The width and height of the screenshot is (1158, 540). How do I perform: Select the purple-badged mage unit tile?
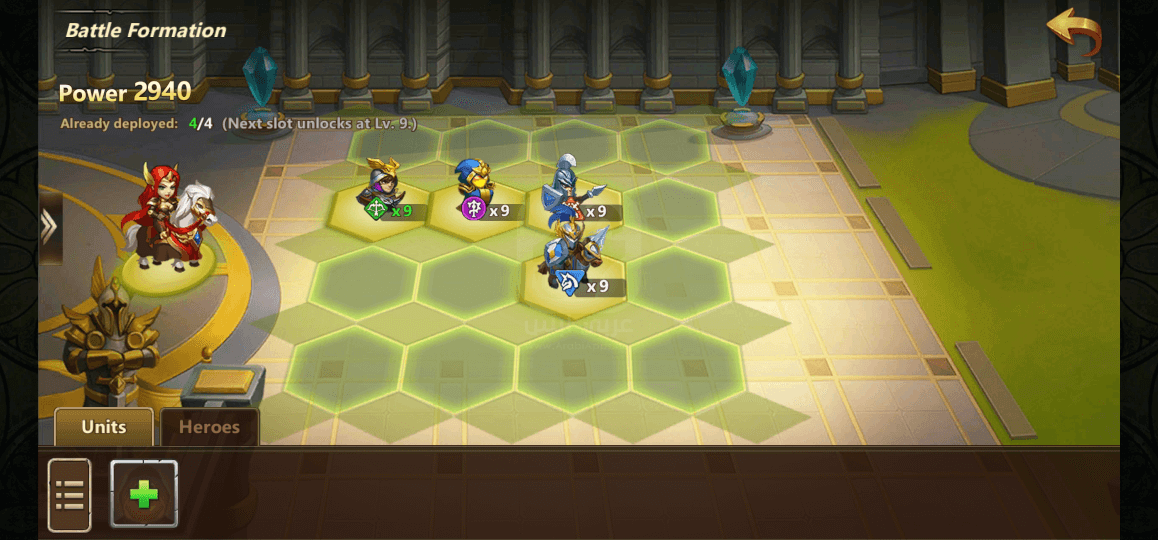tap(476, 190)
